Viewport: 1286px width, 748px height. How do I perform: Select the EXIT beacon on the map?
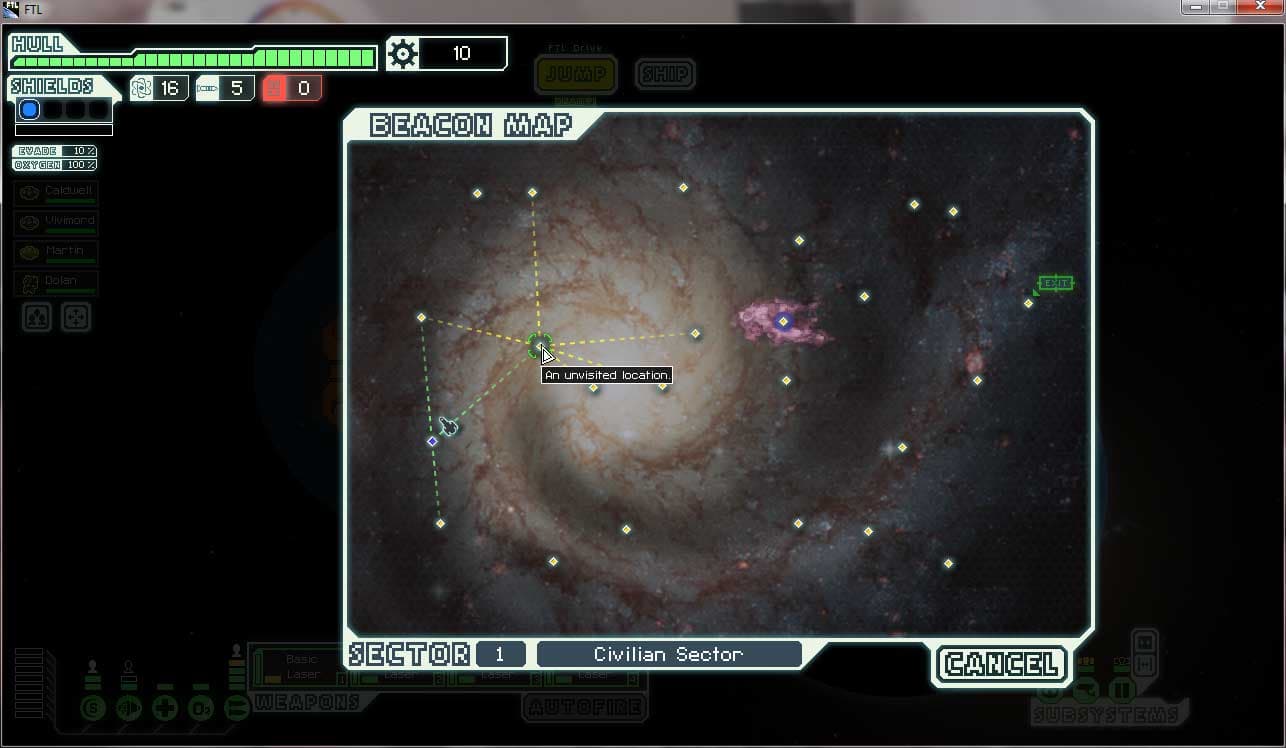(1029, 303)
